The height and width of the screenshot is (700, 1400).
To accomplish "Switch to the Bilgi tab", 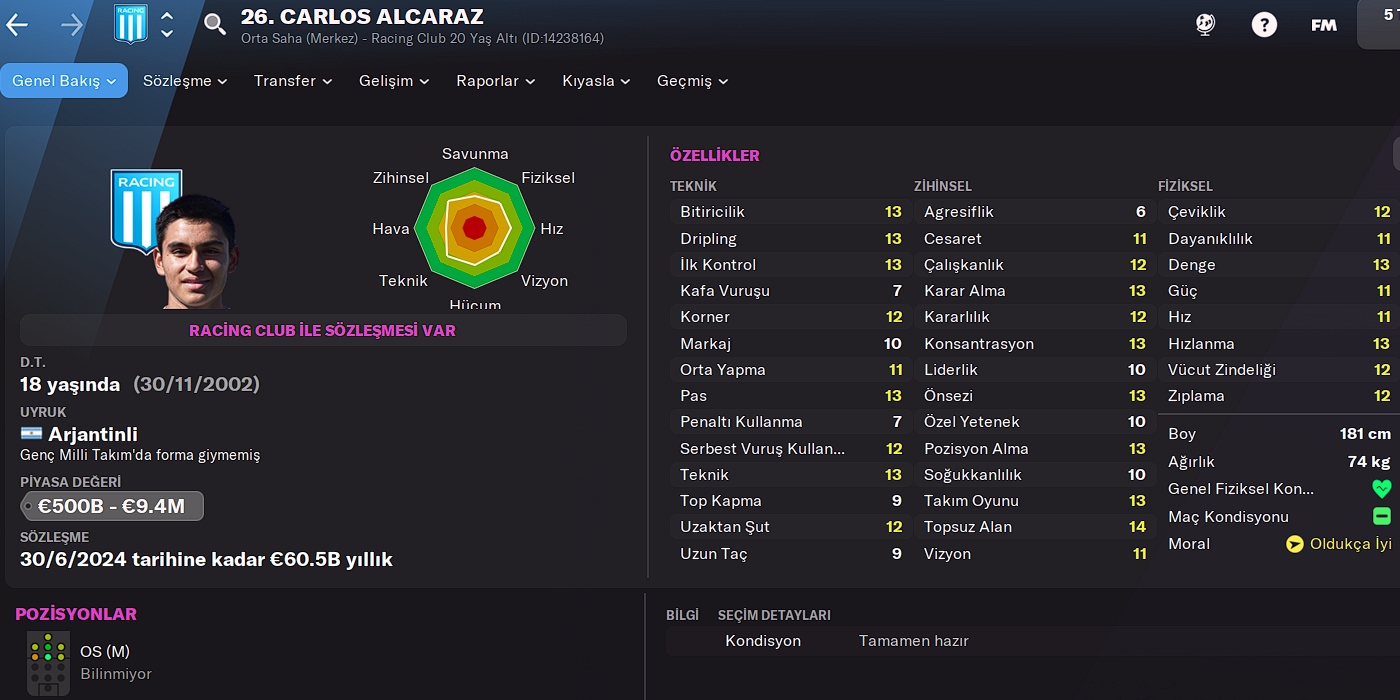I will click(682, 615).
